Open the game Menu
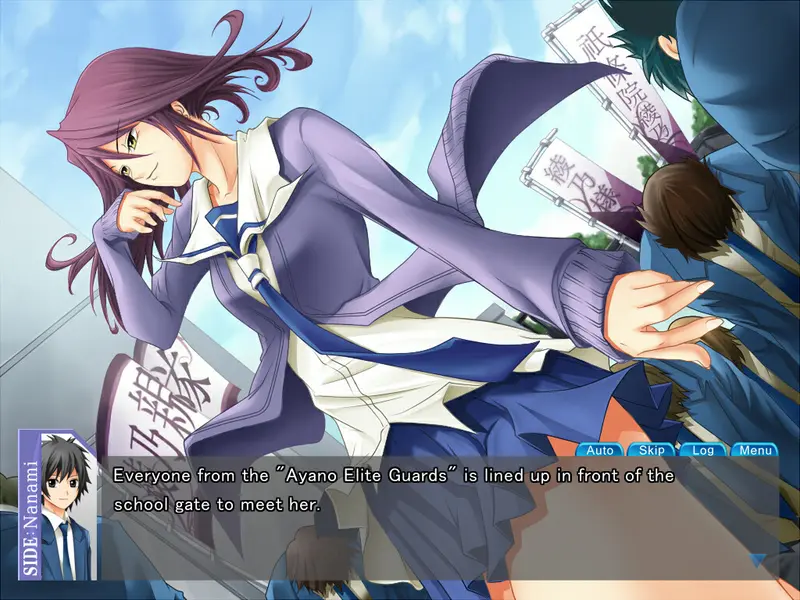This screenshot has width=800, height=600. (754, 450)
